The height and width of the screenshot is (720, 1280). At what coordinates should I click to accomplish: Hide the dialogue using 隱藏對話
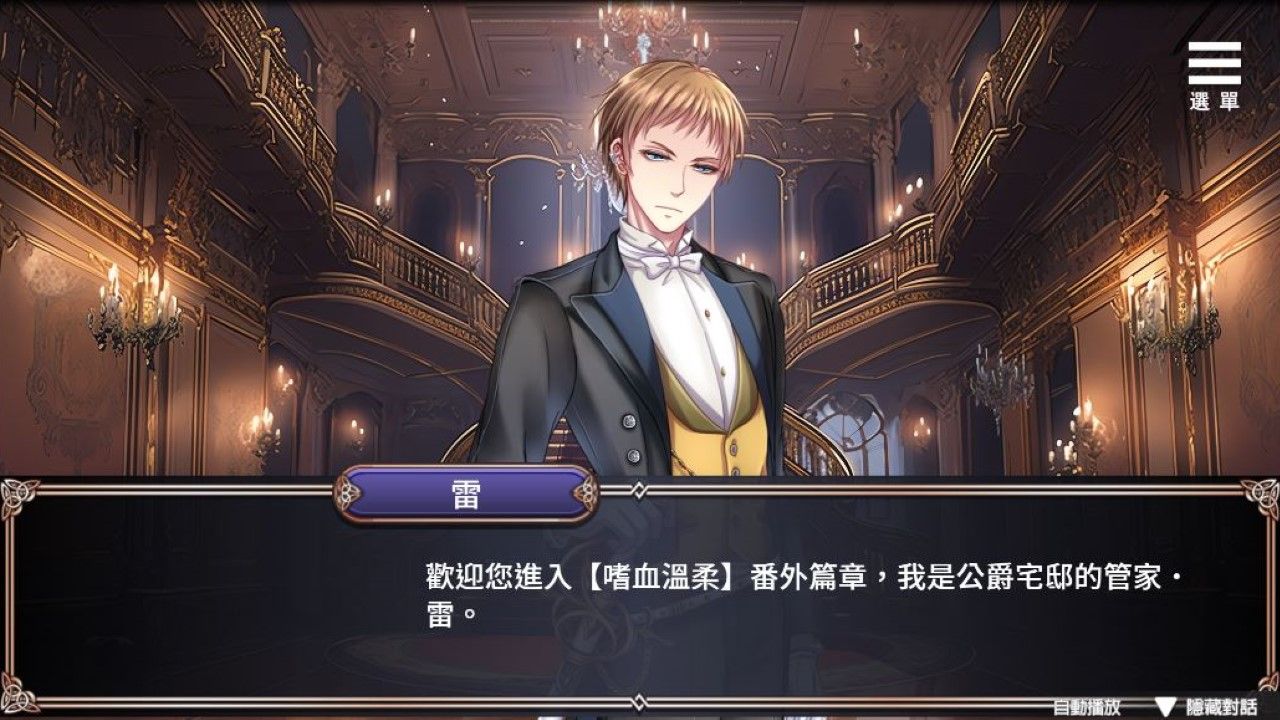(1223, 706)
